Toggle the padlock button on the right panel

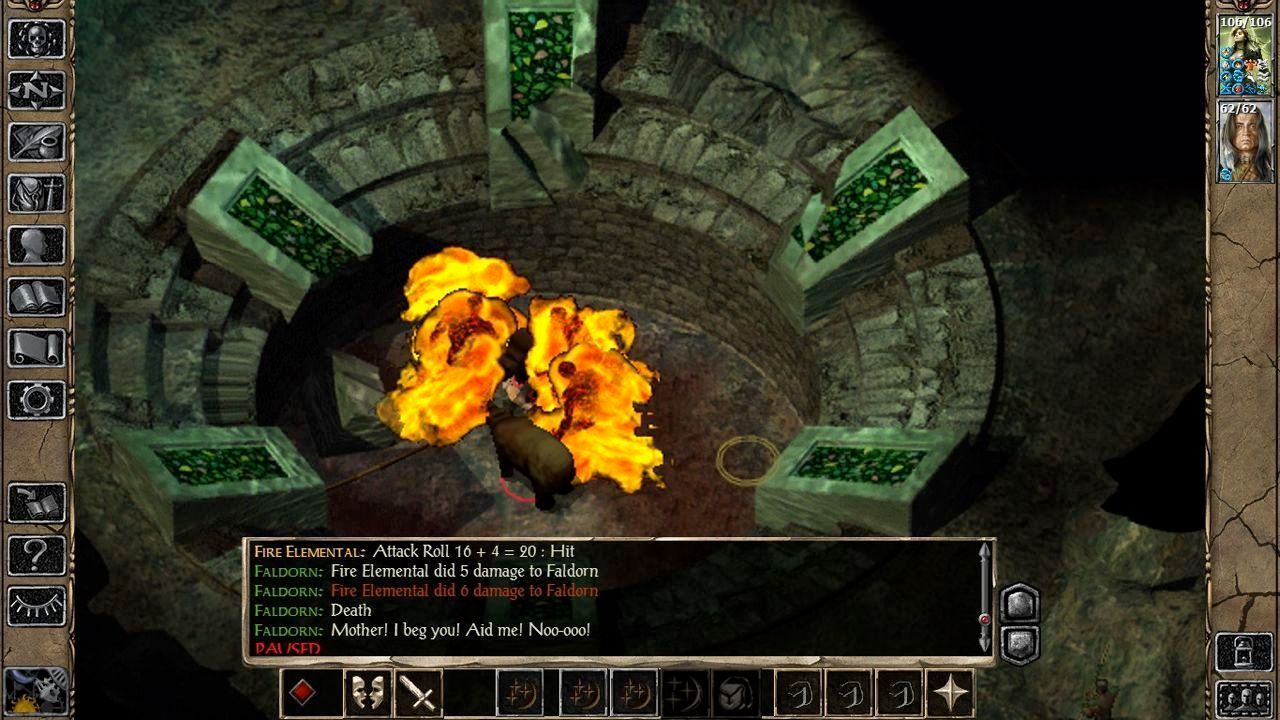(1244, 653)
